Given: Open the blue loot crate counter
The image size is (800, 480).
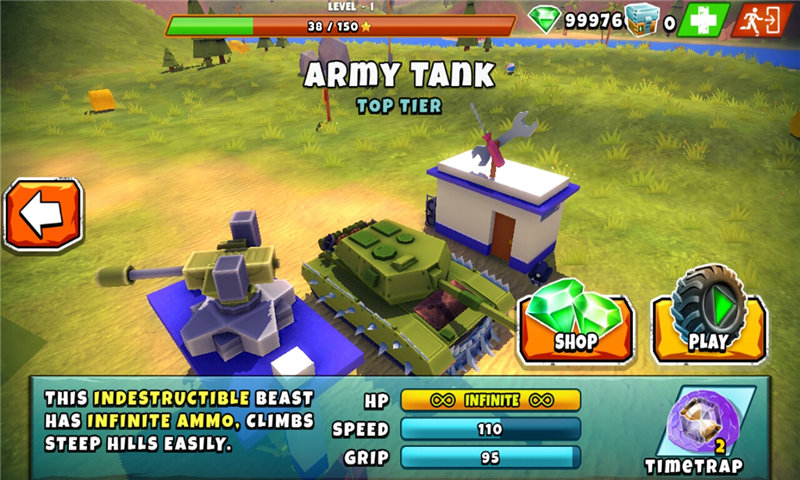Looking at the screenshot, I should (x=642, y=19).
